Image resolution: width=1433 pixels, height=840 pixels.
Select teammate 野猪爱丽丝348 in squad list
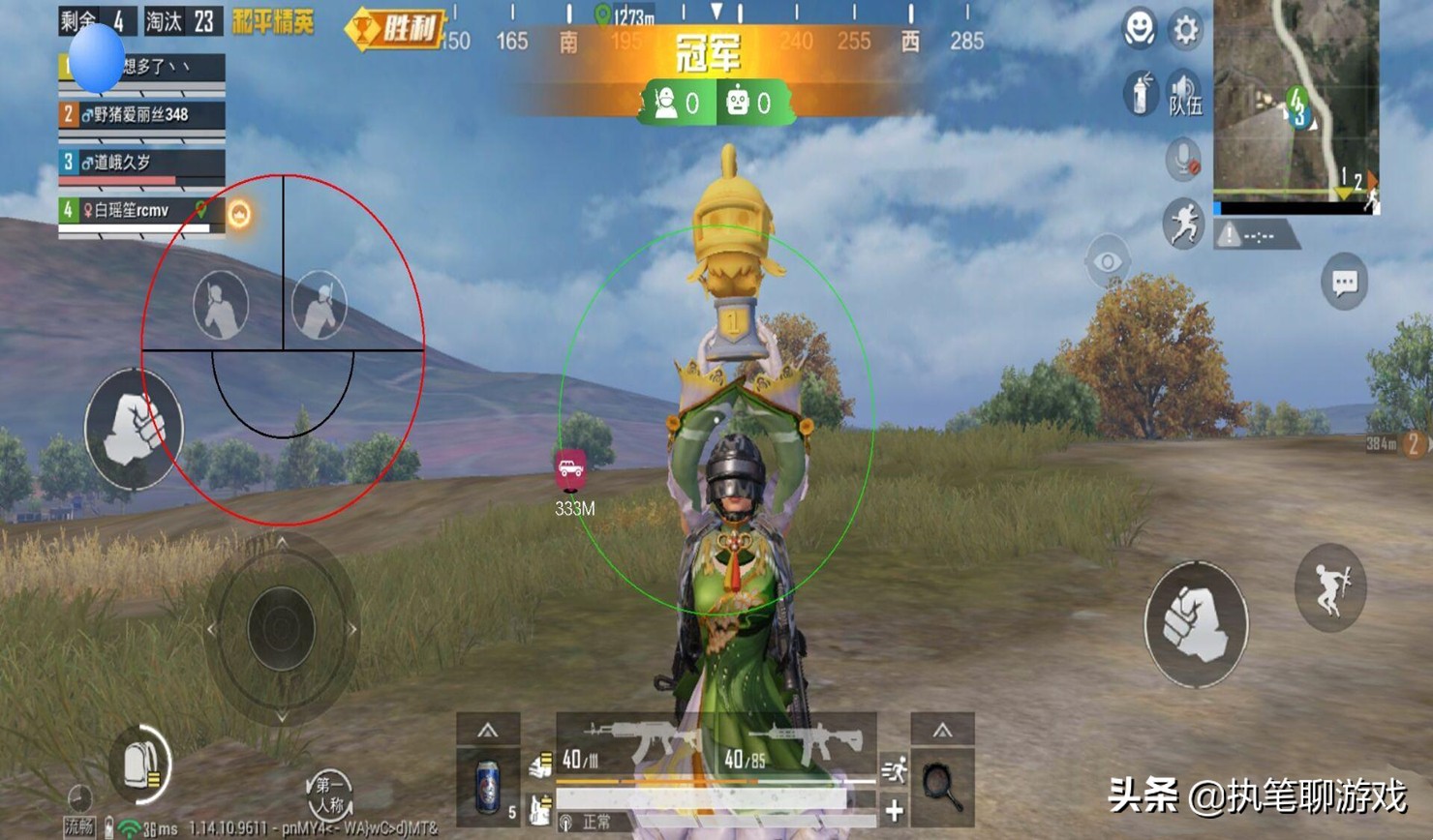[x=141, y=115]
